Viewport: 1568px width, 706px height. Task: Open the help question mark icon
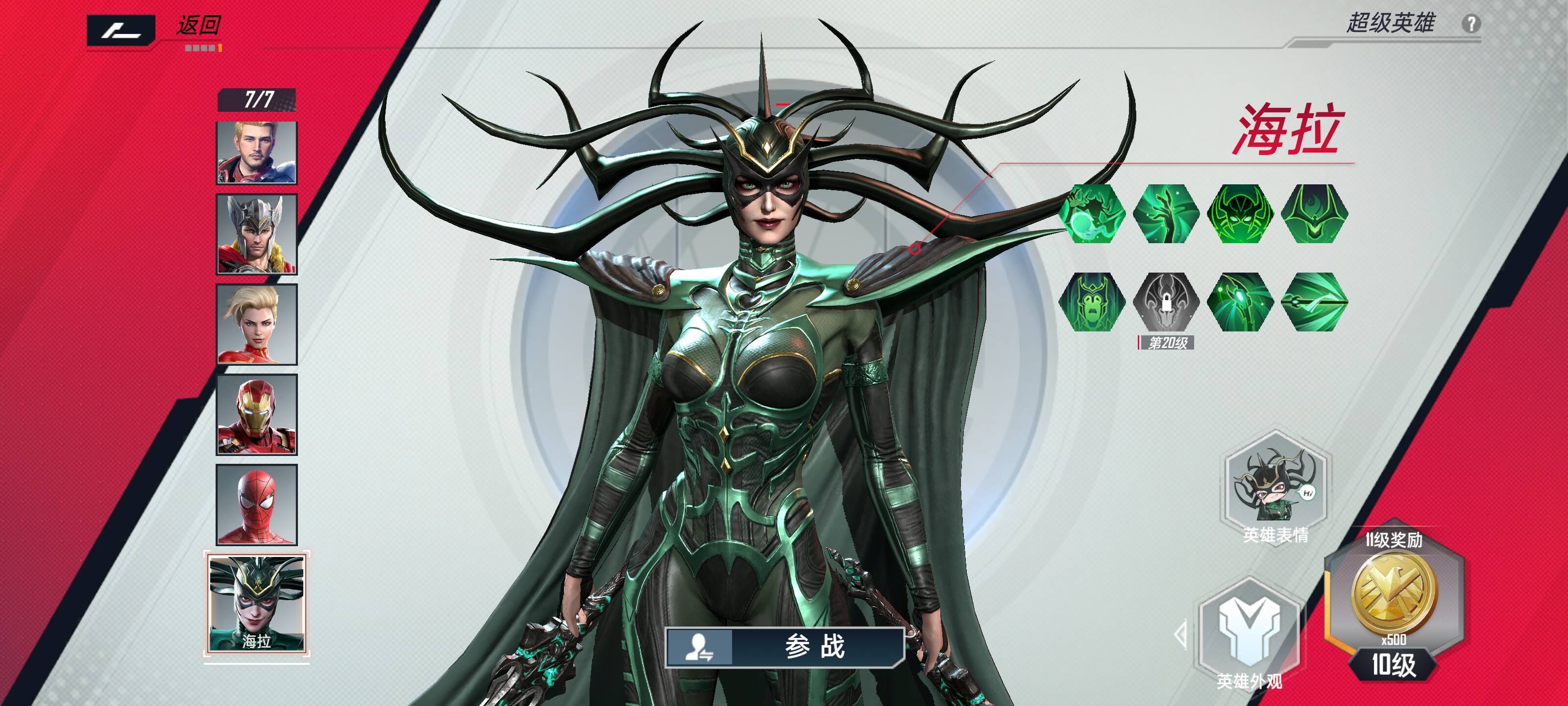point(1470,25)
